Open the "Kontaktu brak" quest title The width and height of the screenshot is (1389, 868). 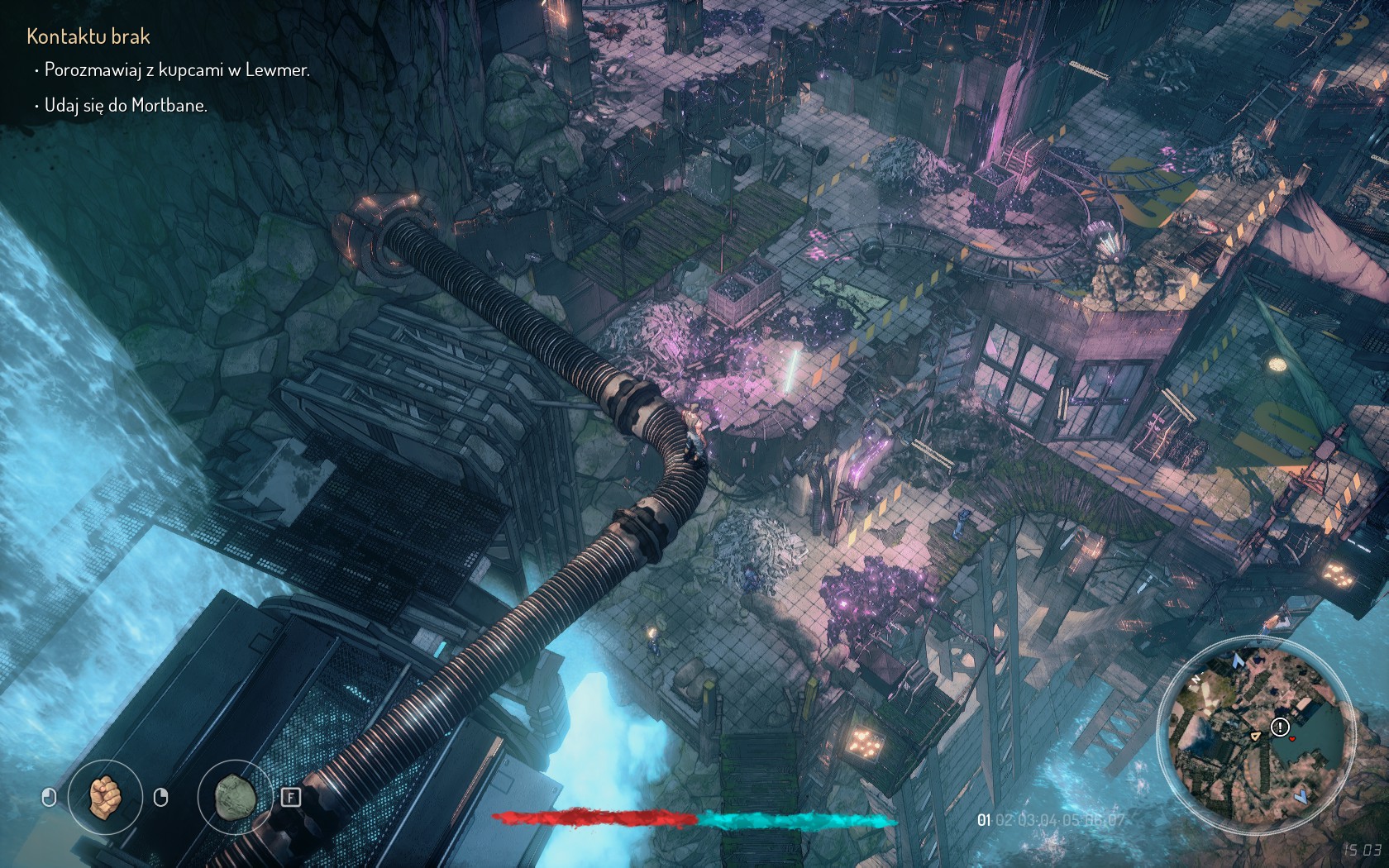[x=88, y=36]
